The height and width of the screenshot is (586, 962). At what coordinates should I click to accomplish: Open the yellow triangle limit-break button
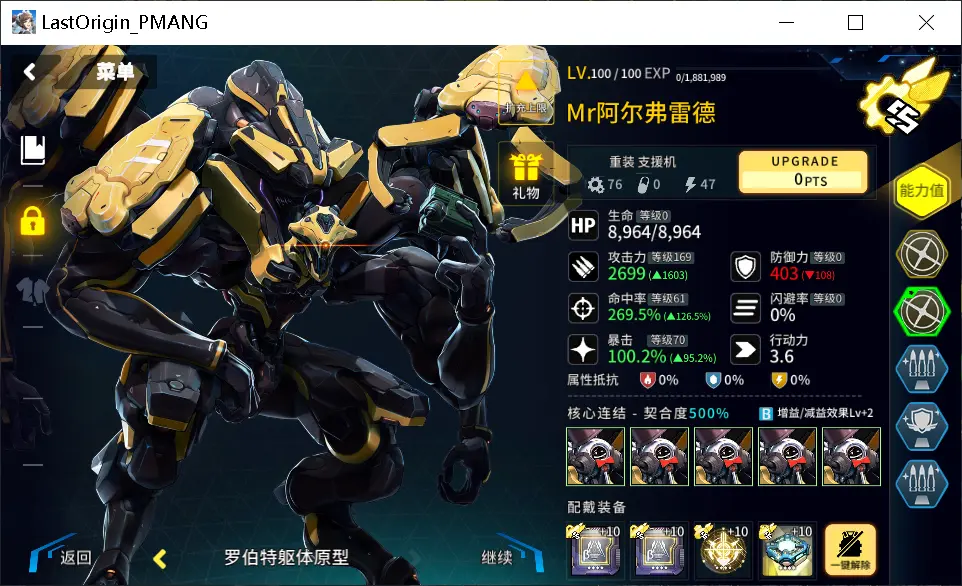coord(525,92)
